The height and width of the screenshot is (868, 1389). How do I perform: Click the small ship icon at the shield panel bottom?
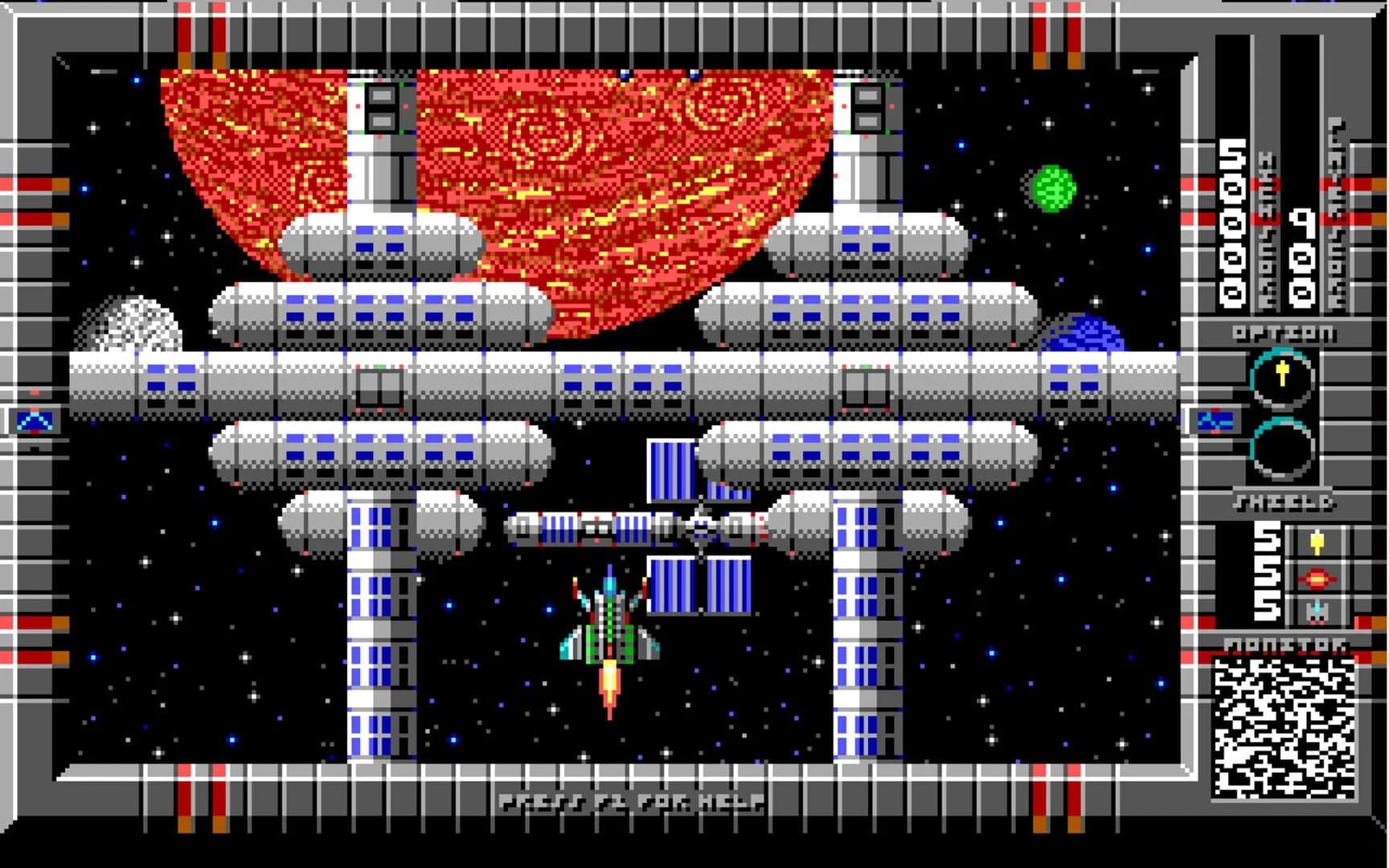(x=1317, y=611)
